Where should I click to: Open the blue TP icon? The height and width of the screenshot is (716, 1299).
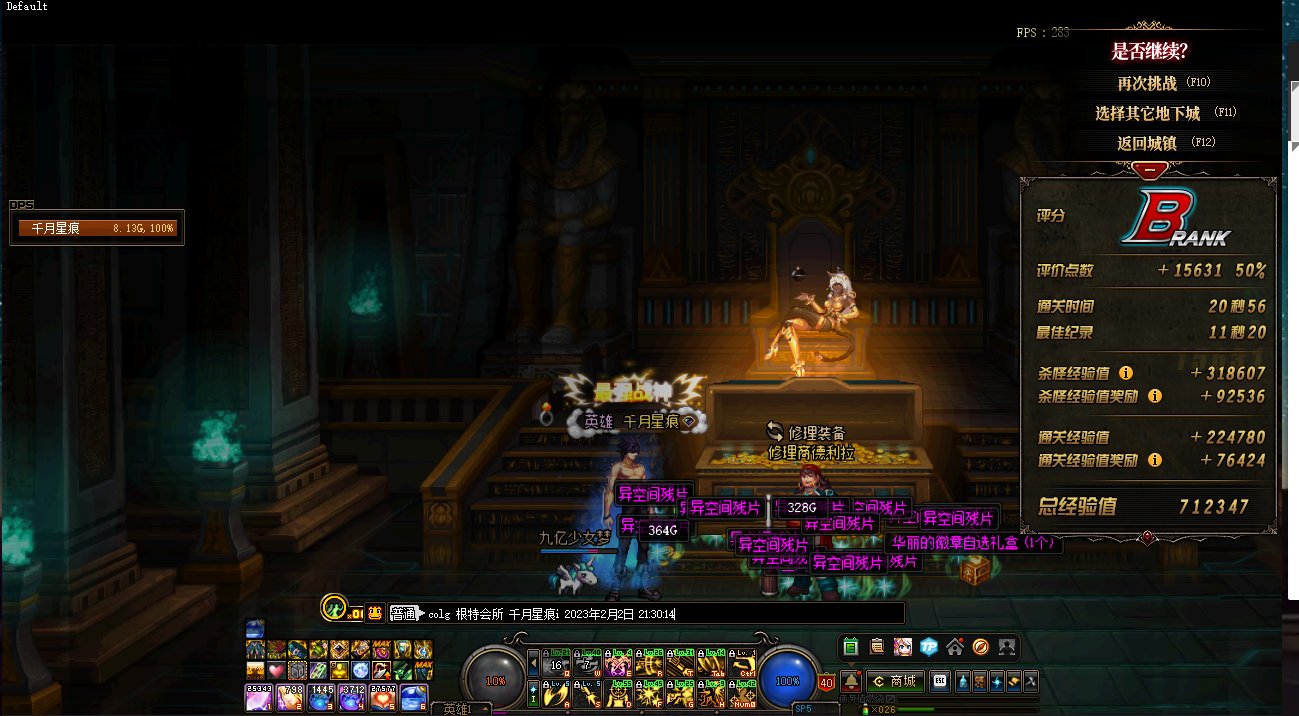(929, 647)
